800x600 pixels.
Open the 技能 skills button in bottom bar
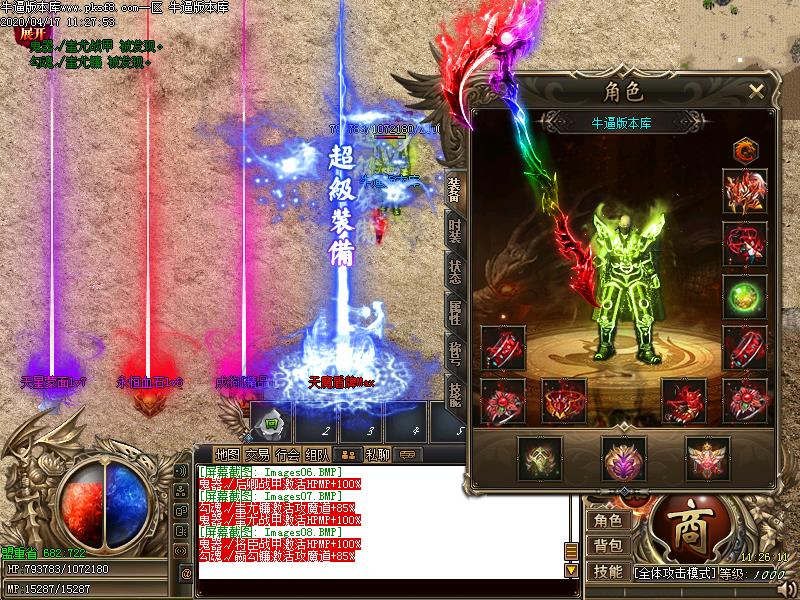tap(607, 571)
